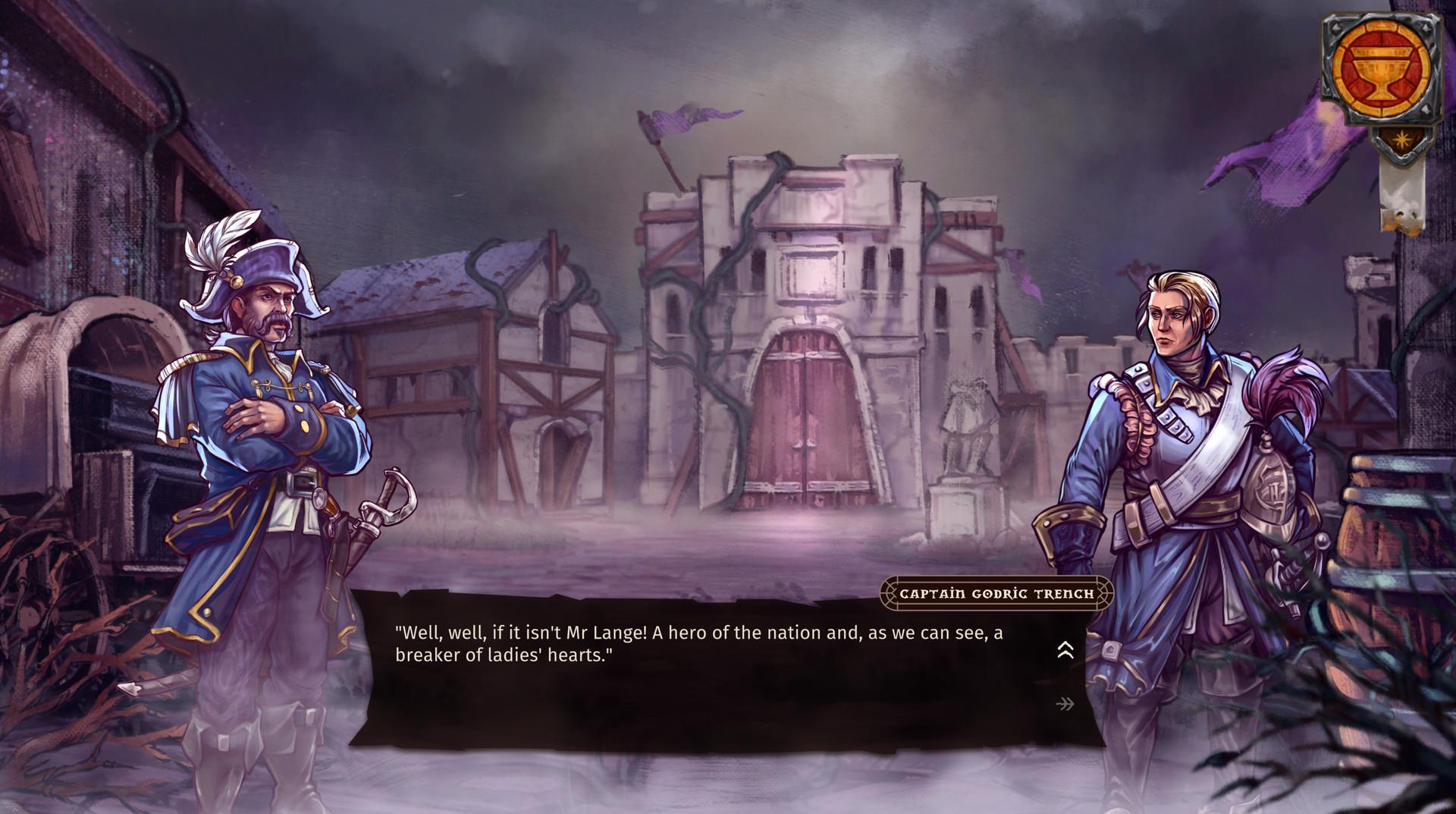Show dialogue history with double-chevron up icon

[1065, 650]
